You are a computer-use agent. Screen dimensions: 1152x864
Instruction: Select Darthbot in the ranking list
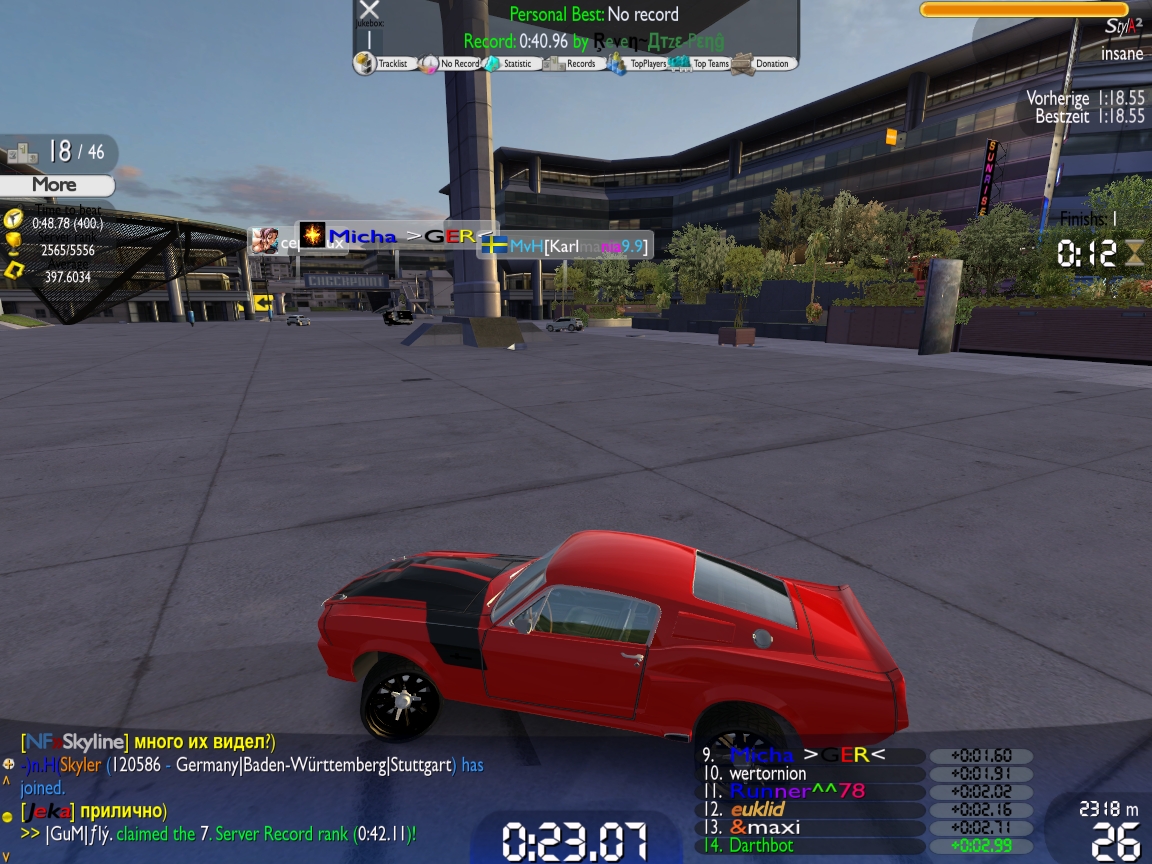pos(761,845)
